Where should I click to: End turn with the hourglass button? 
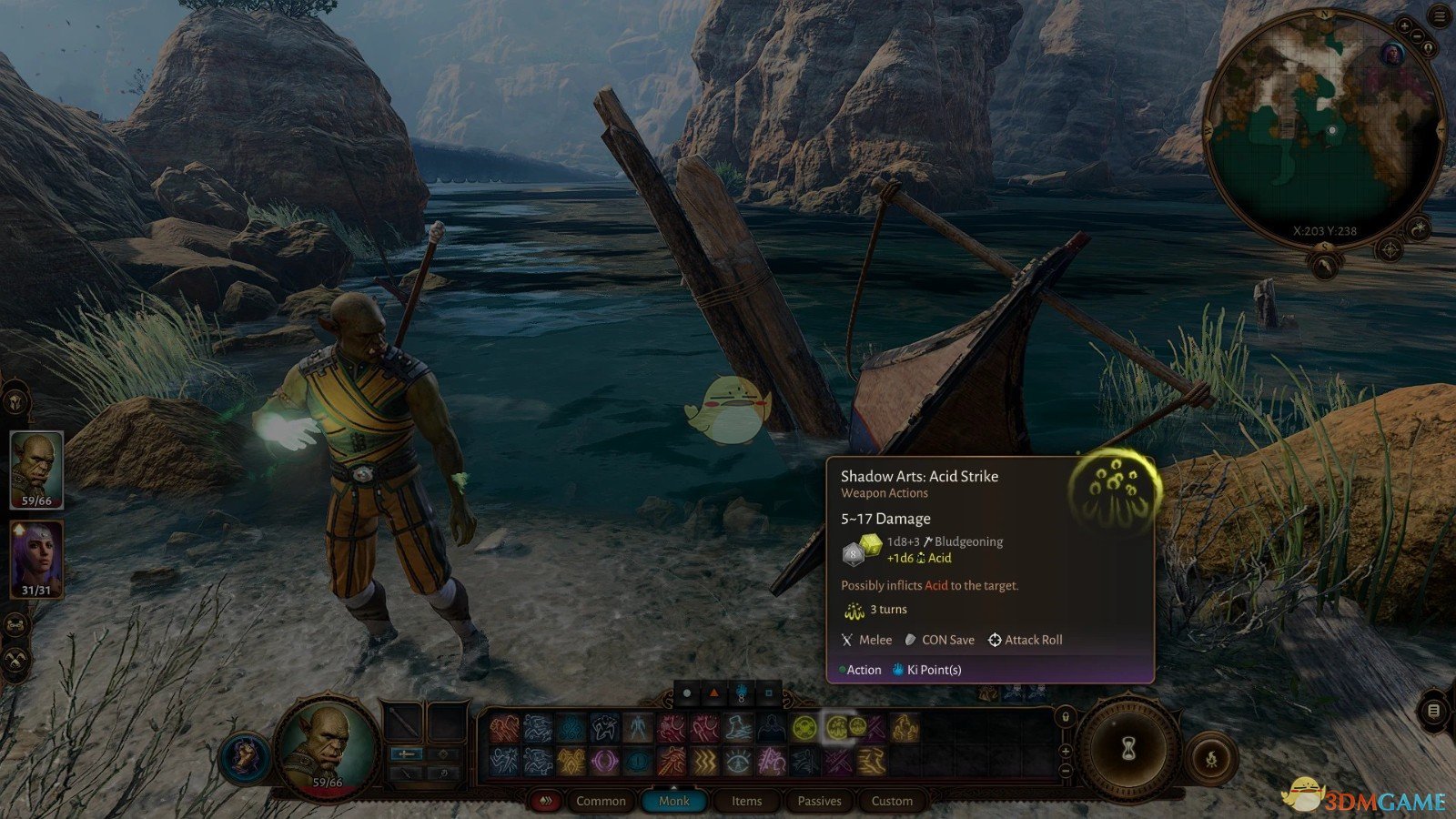tap(1128, 750)
